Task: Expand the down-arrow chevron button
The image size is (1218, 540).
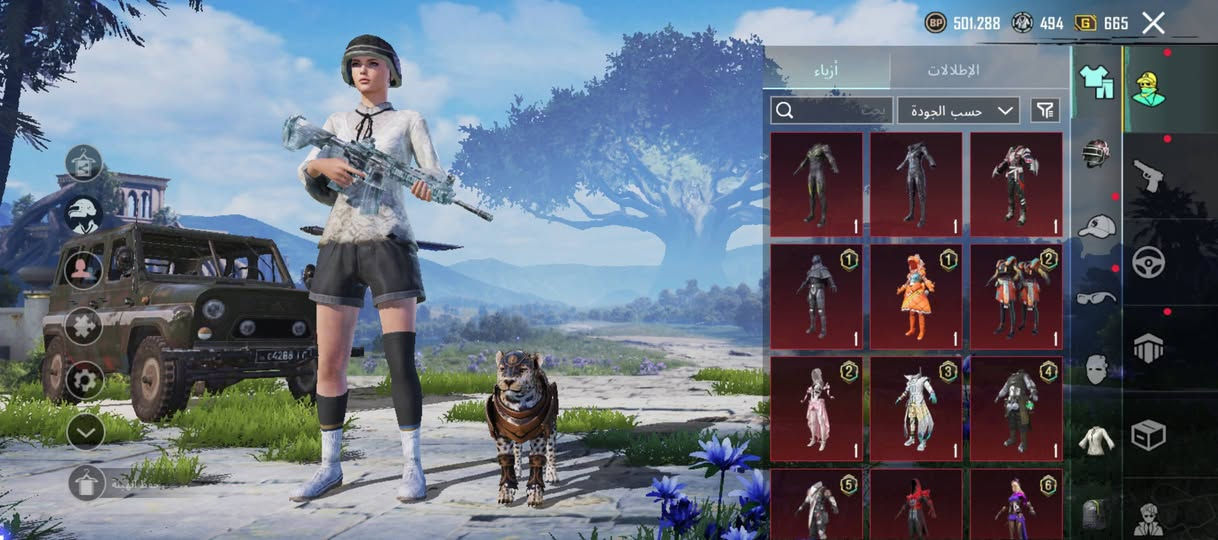Action: pyautogui.click(x=85, y=431)
